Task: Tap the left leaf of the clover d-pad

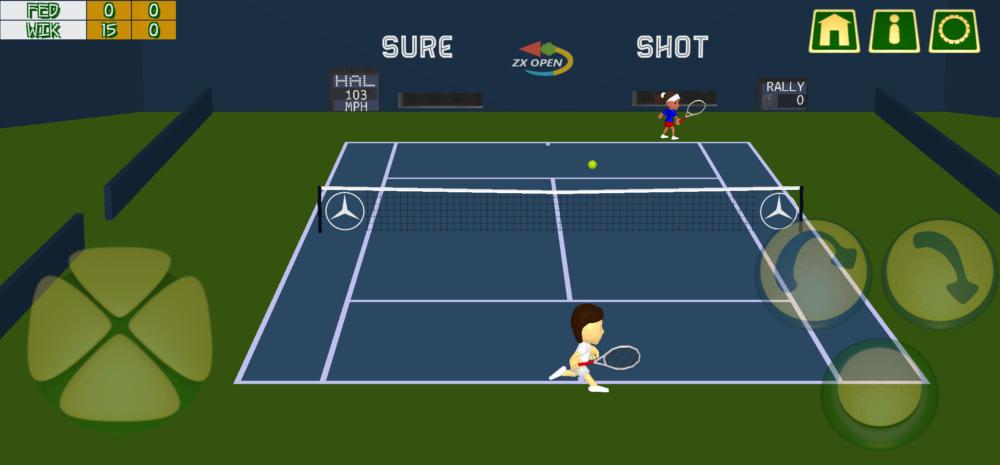Action: point(68,326)
